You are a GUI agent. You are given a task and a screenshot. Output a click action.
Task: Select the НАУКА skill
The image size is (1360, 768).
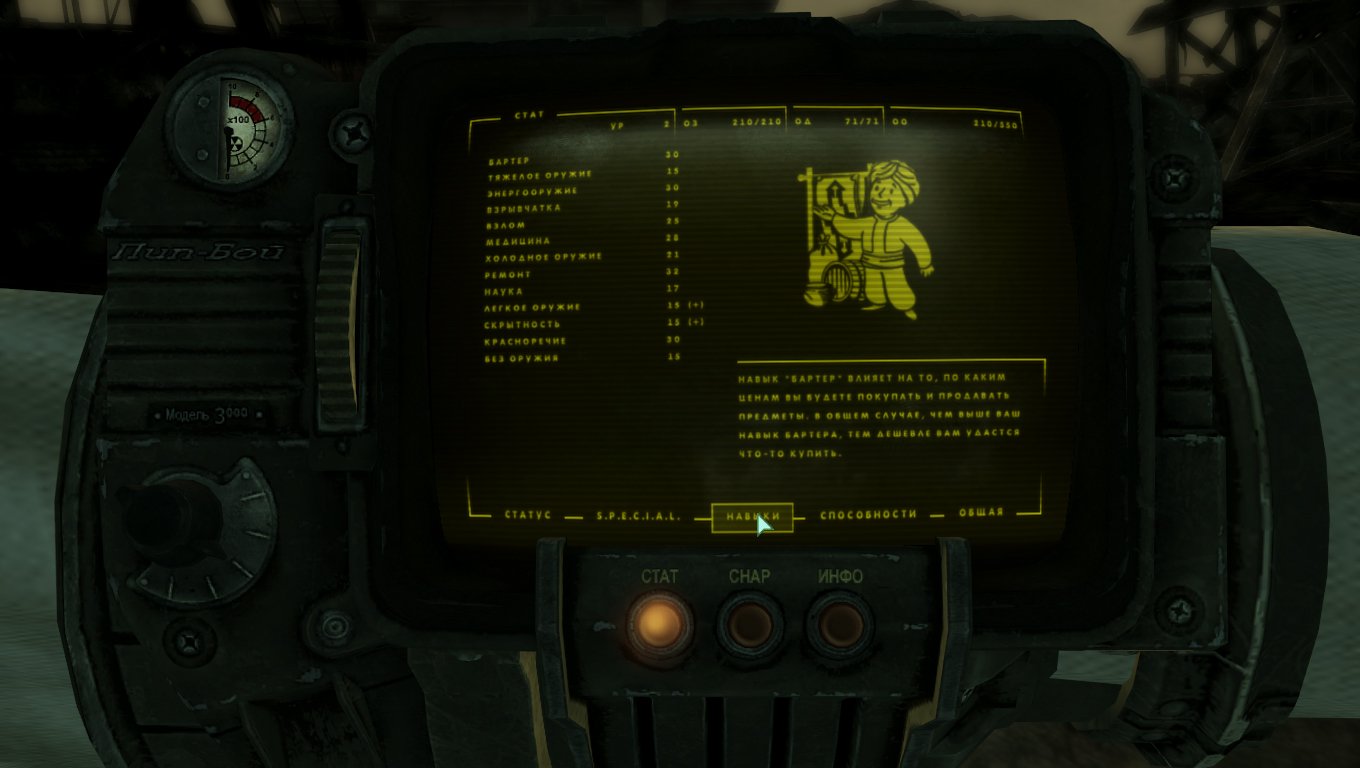tap(505, 291)
